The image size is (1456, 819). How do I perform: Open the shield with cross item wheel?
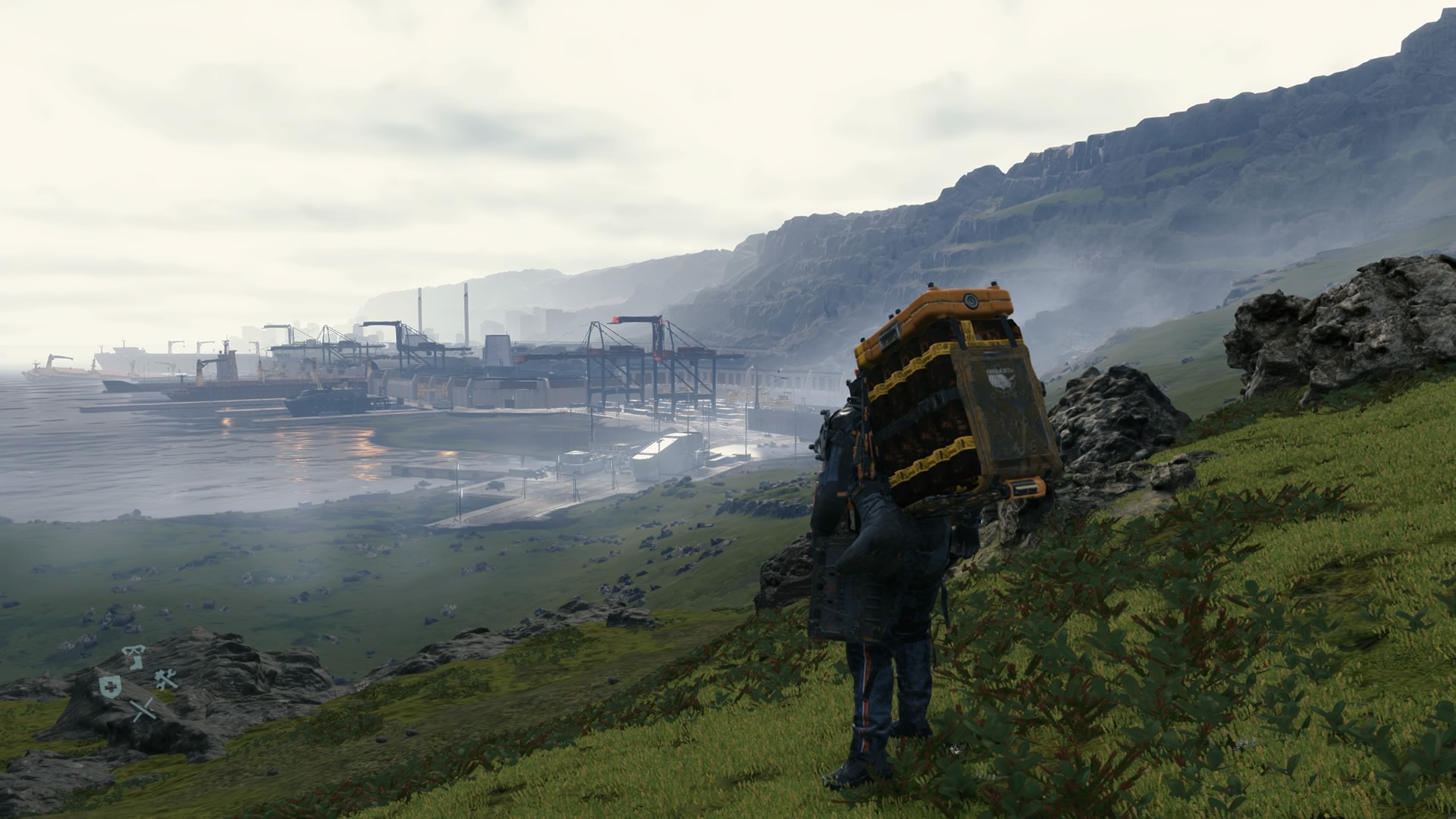pos(109,686)
